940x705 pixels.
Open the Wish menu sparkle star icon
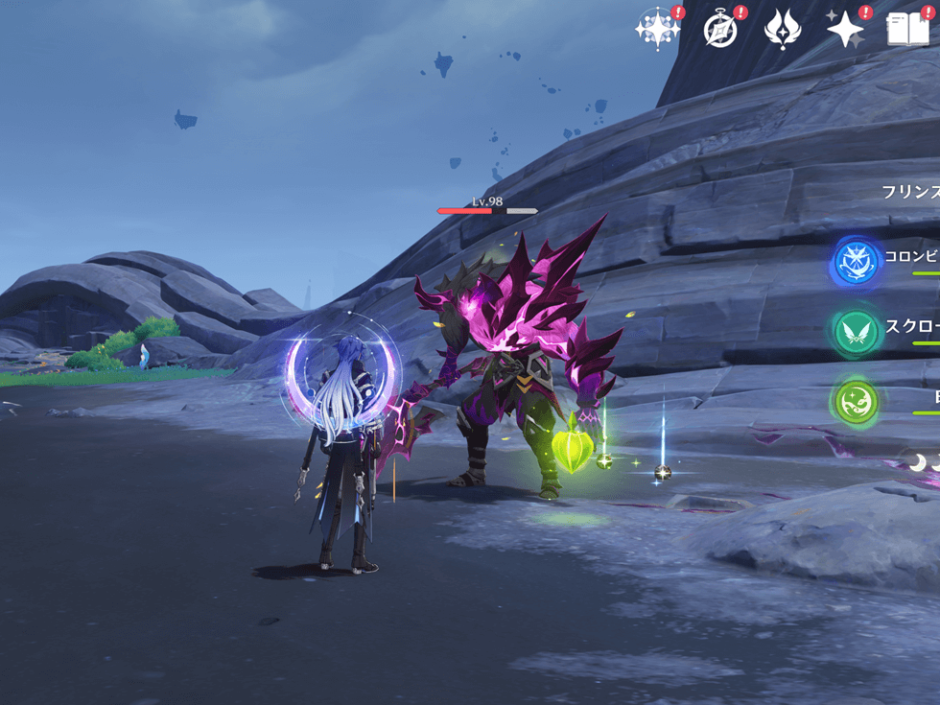coord(845,31)
